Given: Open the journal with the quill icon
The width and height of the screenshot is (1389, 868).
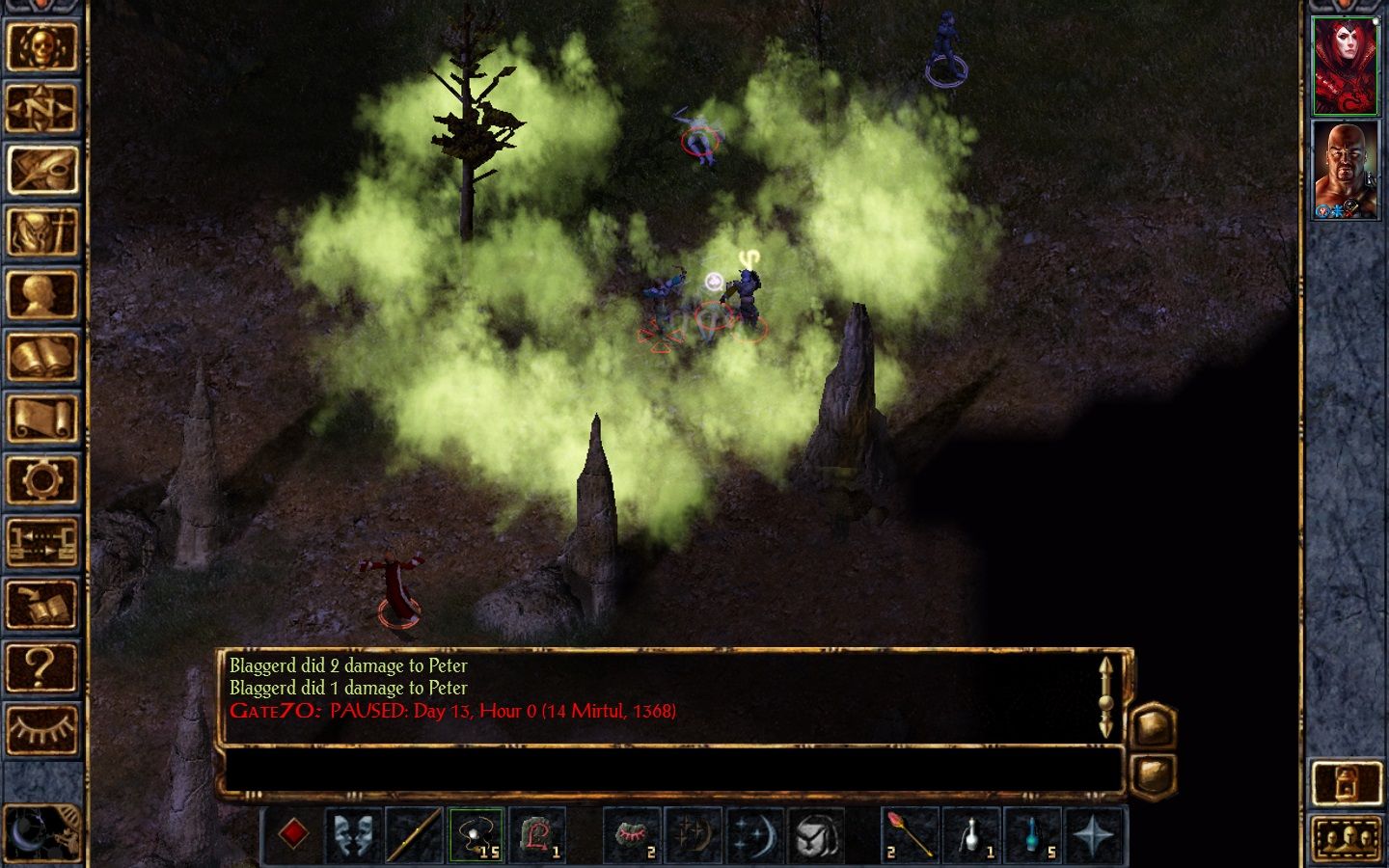Looking at the screenshot, I should point(41,170).
